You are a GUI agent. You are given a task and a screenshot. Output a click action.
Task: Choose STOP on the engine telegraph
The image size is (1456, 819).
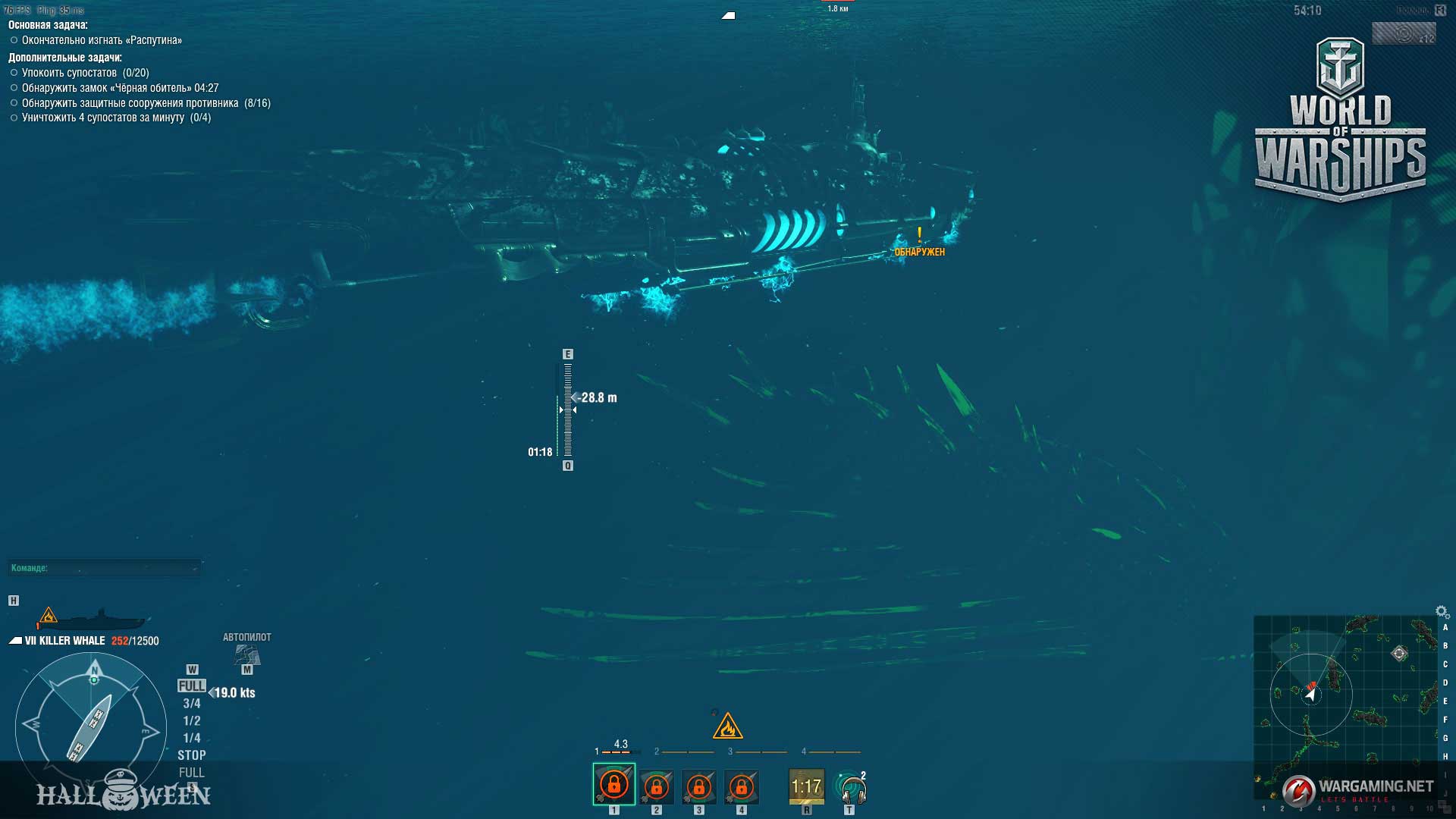point(192,755)
